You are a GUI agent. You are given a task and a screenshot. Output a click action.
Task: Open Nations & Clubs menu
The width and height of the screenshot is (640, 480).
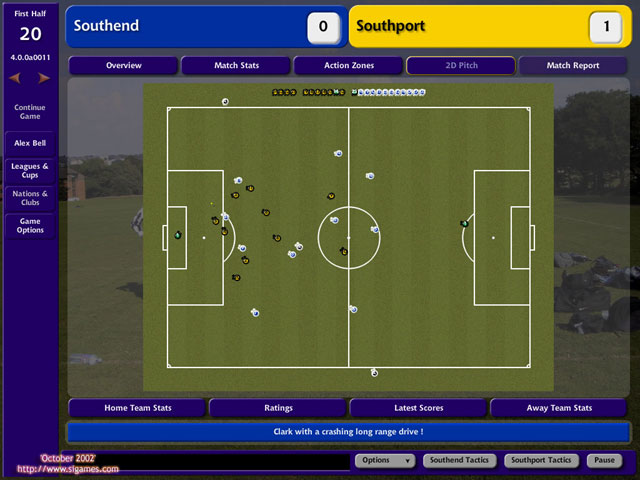pyautogui.click(x=30, y=198)
